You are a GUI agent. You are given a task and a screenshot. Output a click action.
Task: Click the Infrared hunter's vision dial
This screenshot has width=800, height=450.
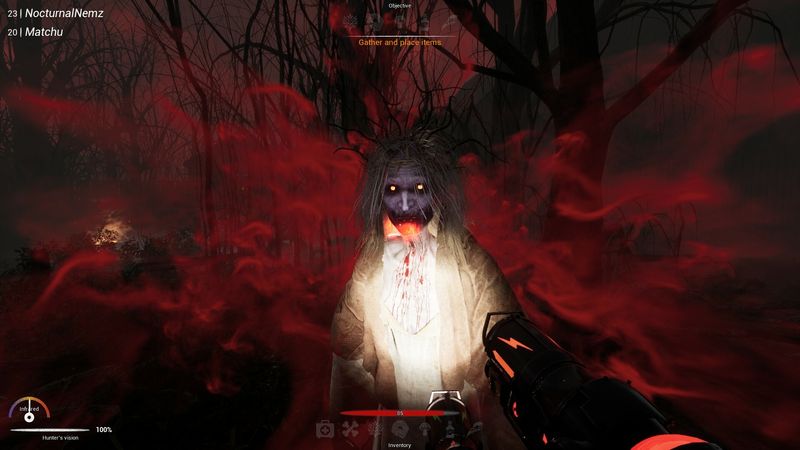click(29, 411)
